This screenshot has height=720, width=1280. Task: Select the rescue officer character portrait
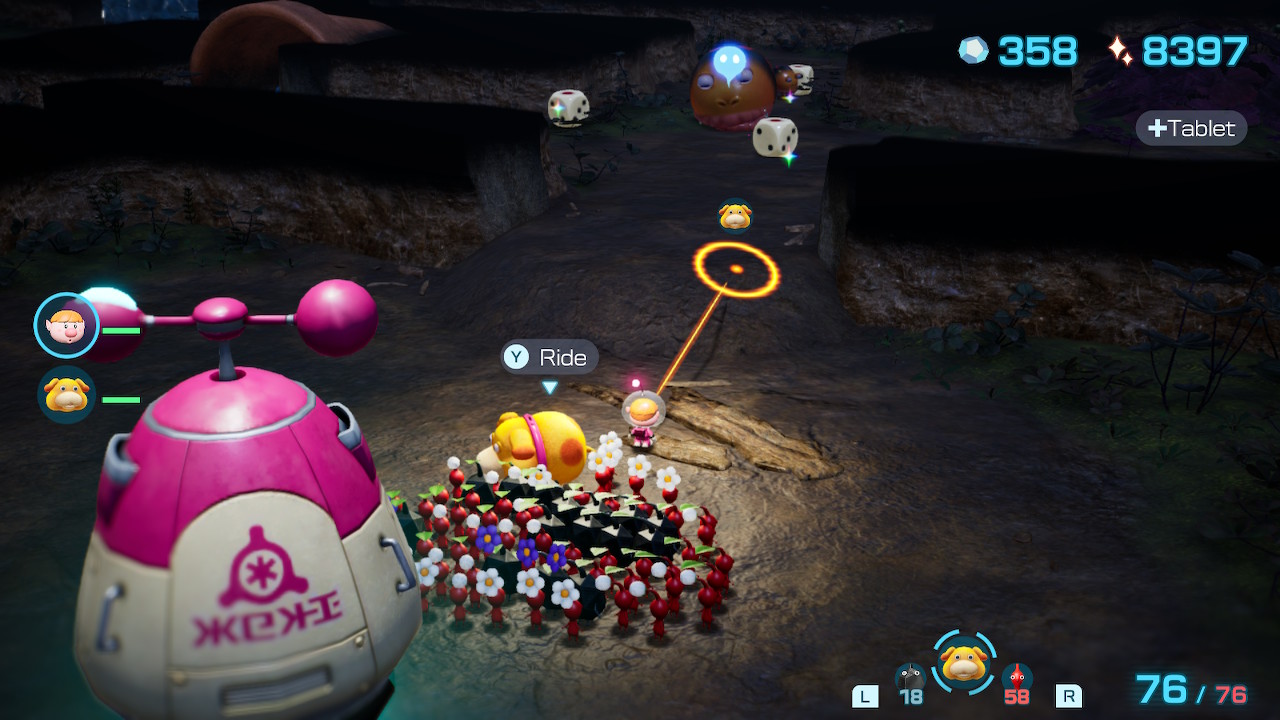(x=67, y=325)
